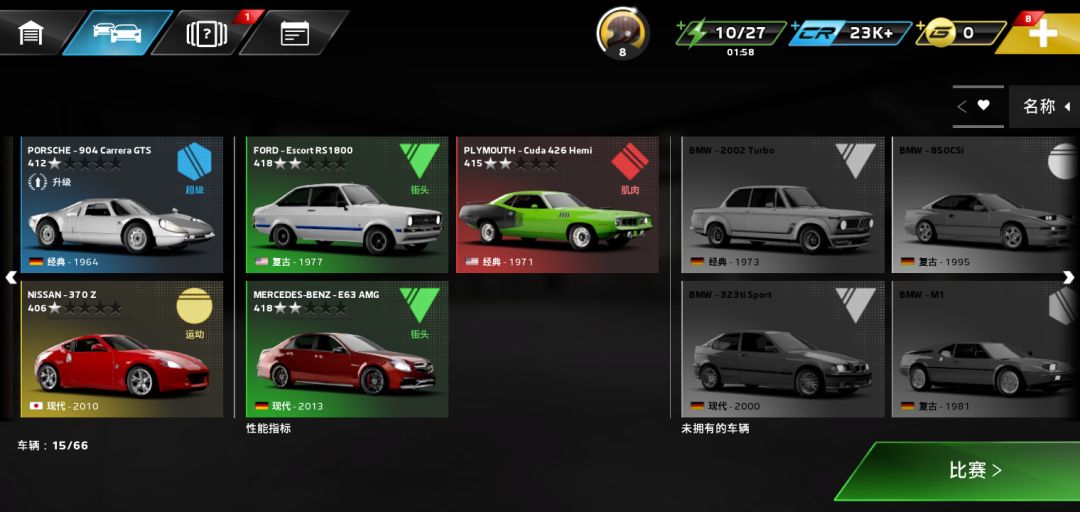
Task: Open the 名称 sort dropdown
Action: pos(1044,106)
